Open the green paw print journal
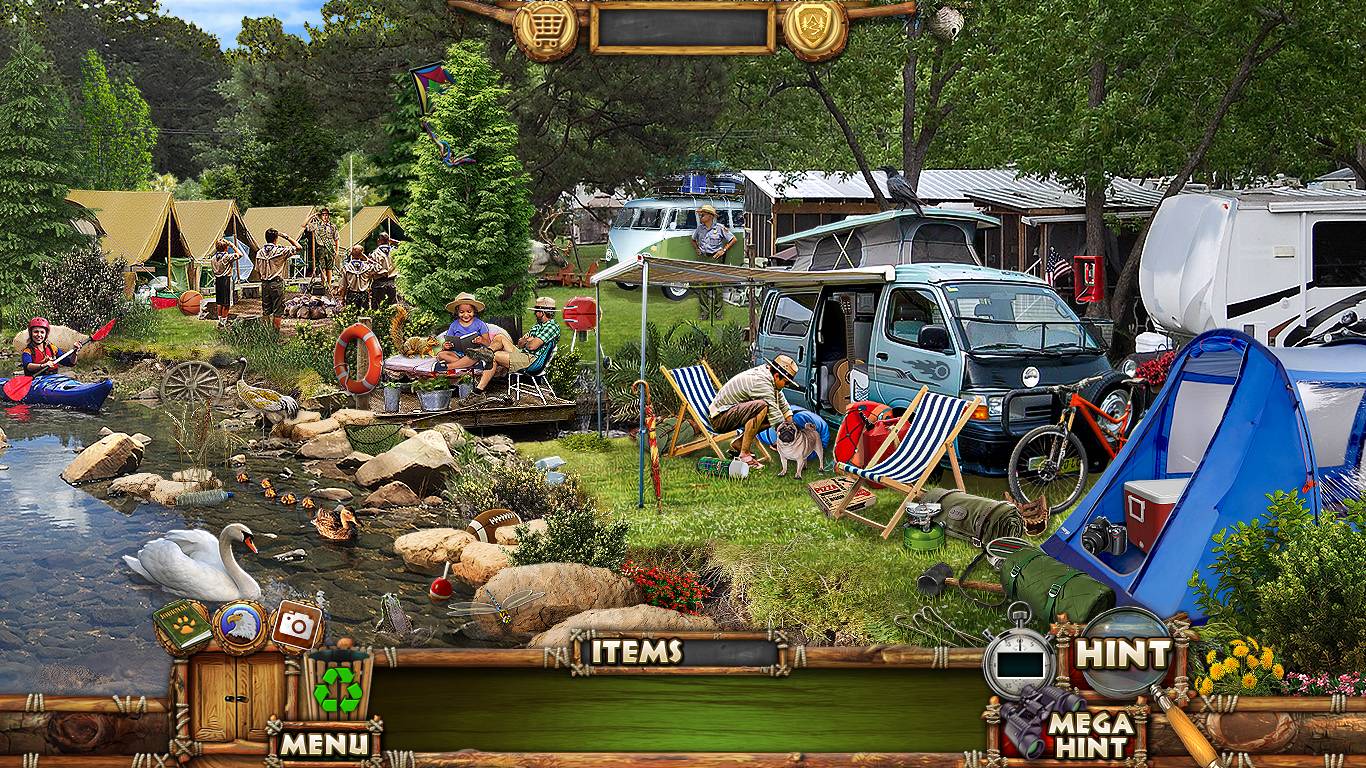The height and width of the screenshot is (768, 1366). coord(182,627)
